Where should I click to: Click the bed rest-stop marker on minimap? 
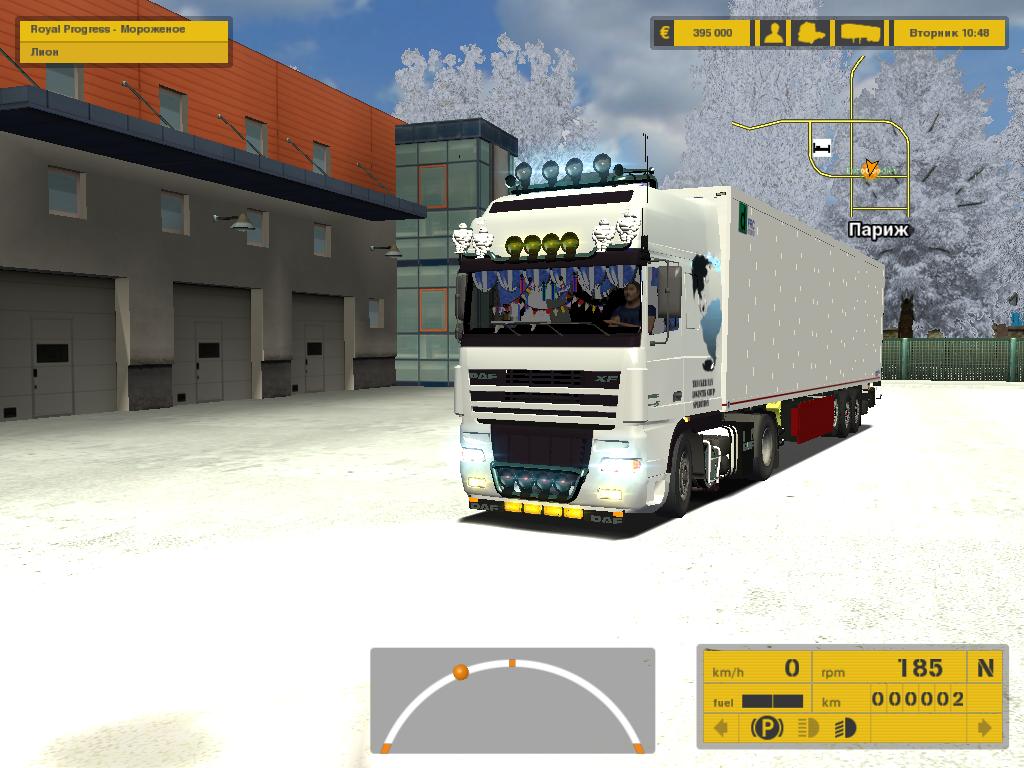click(822, 148)
